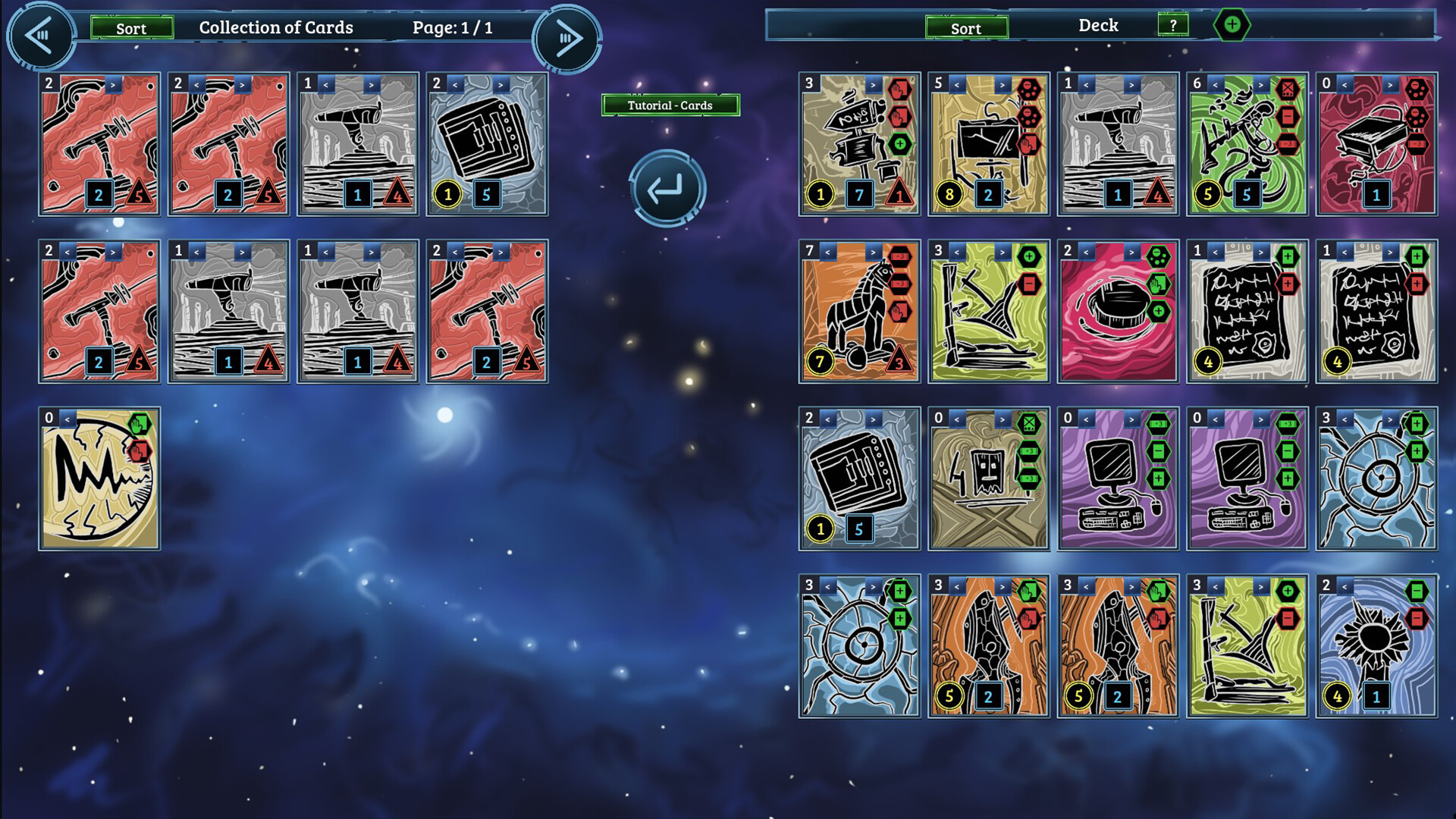The height and width of the screenshot is (819, 1456).
Task: Click the green hand hexagon on pink vortex card
Action: tap(1158, 284)
